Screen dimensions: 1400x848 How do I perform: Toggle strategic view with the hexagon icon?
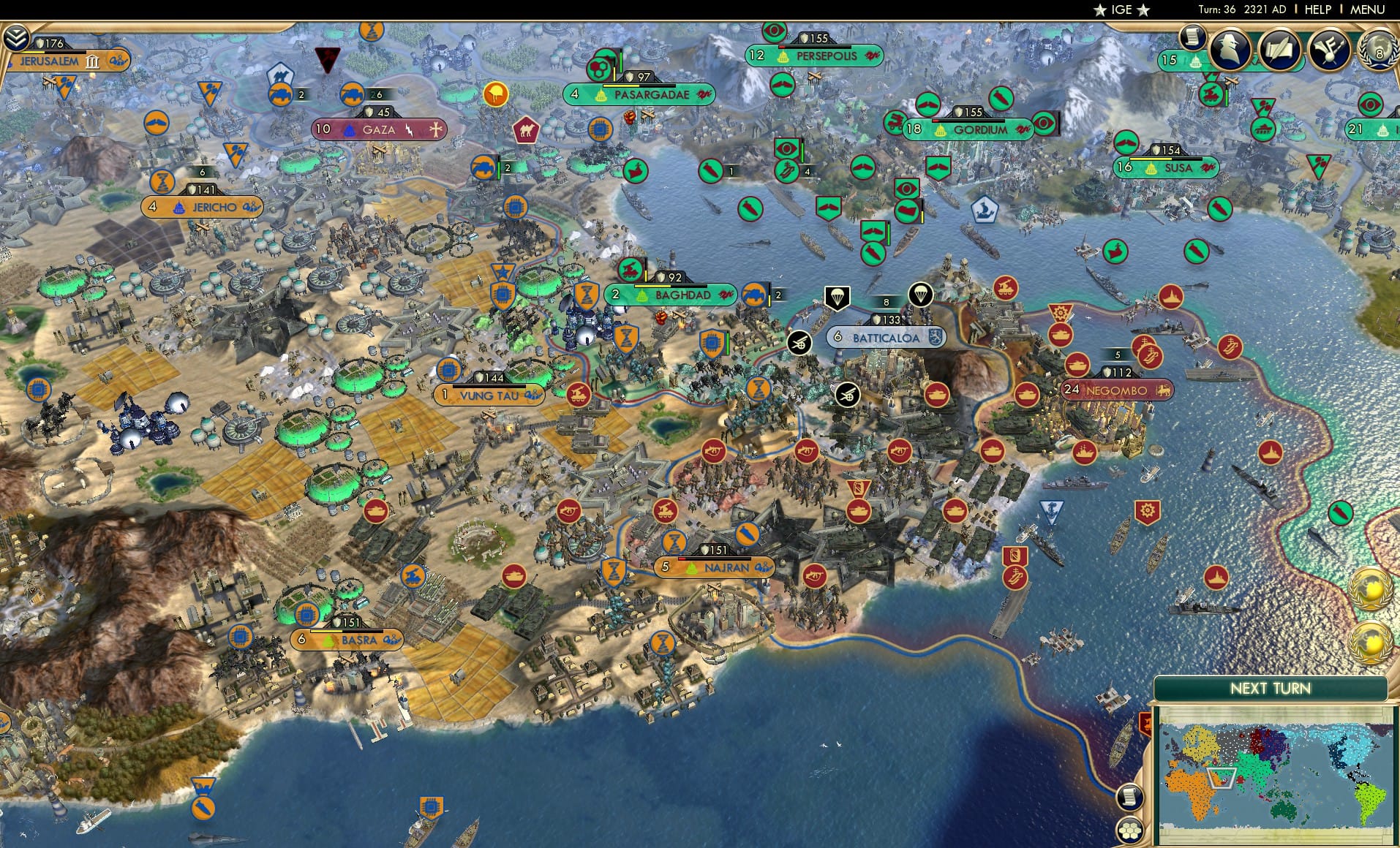click(1130, 830)
